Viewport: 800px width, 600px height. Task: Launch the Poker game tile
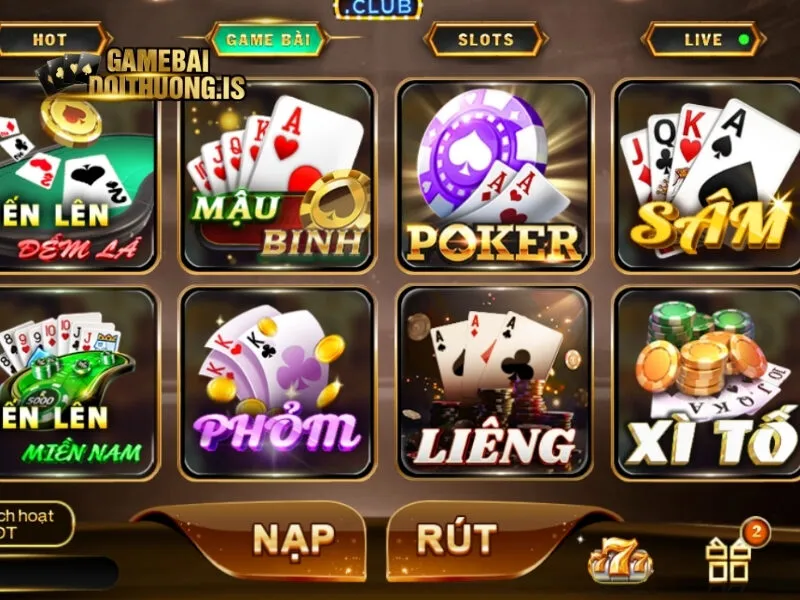pyautogui.click(x=494, y=176)
